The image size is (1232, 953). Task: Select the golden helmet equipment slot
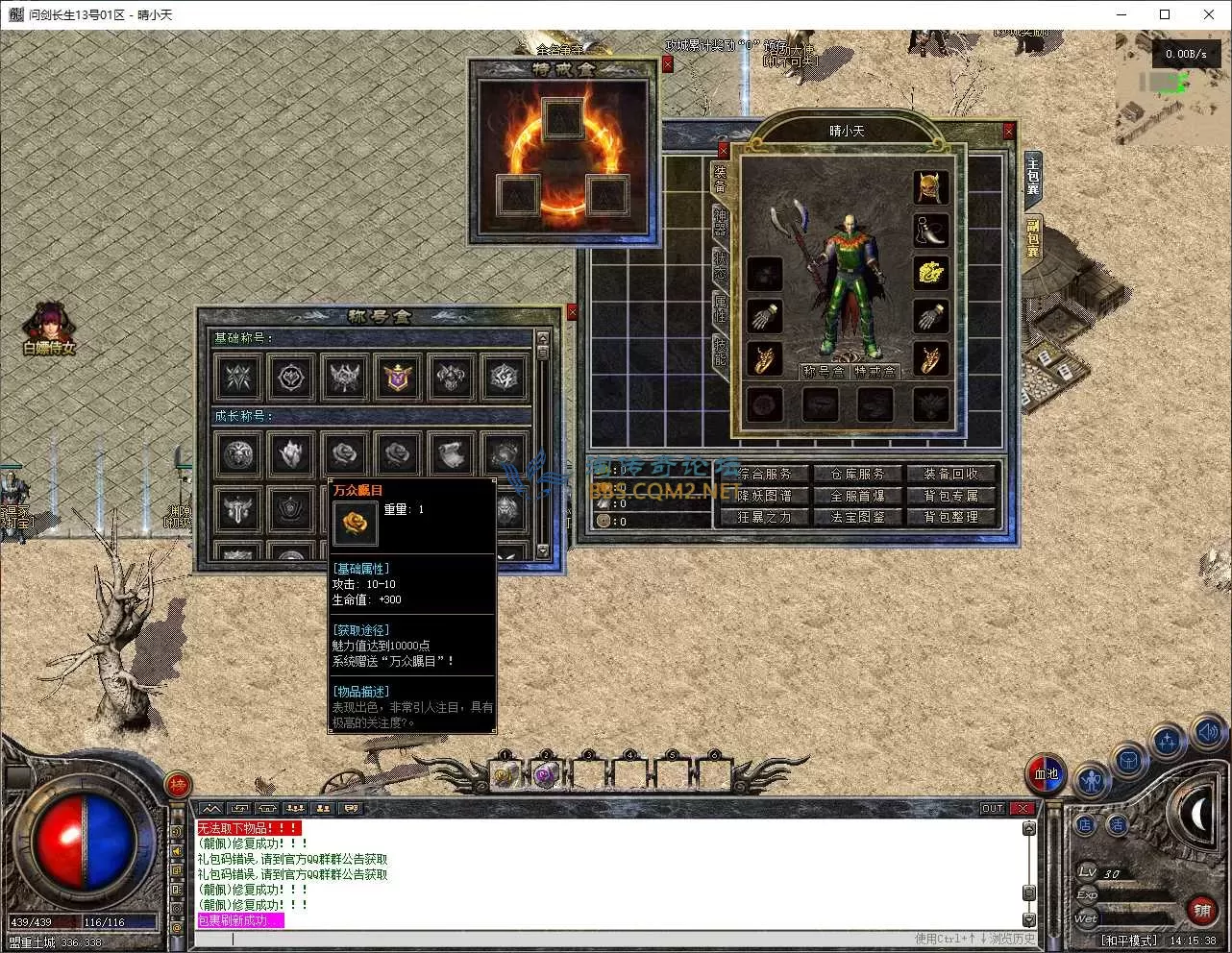(929, 188)
